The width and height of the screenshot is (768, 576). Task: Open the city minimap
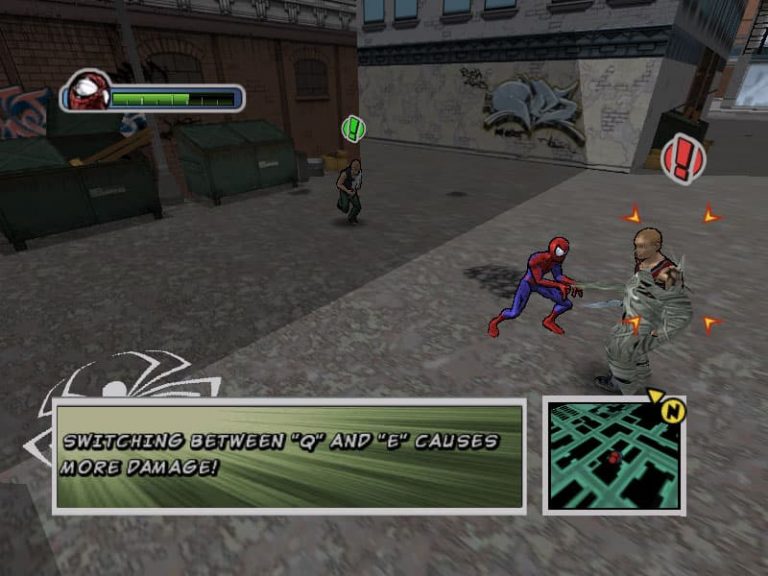click(x=613, y=456)
